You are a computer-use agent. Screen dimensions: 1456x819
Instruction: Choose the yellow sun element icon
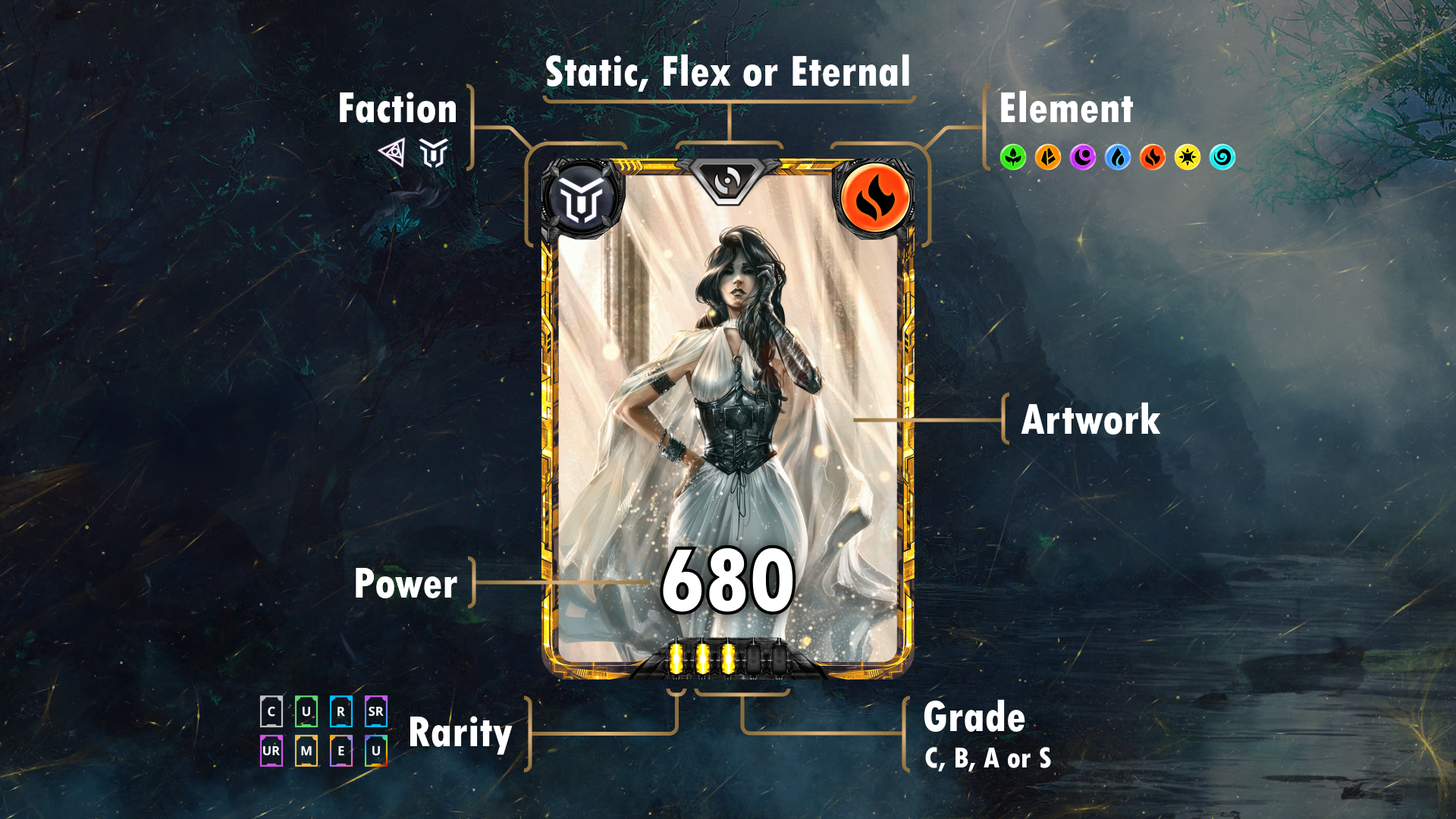[1187, 157]
